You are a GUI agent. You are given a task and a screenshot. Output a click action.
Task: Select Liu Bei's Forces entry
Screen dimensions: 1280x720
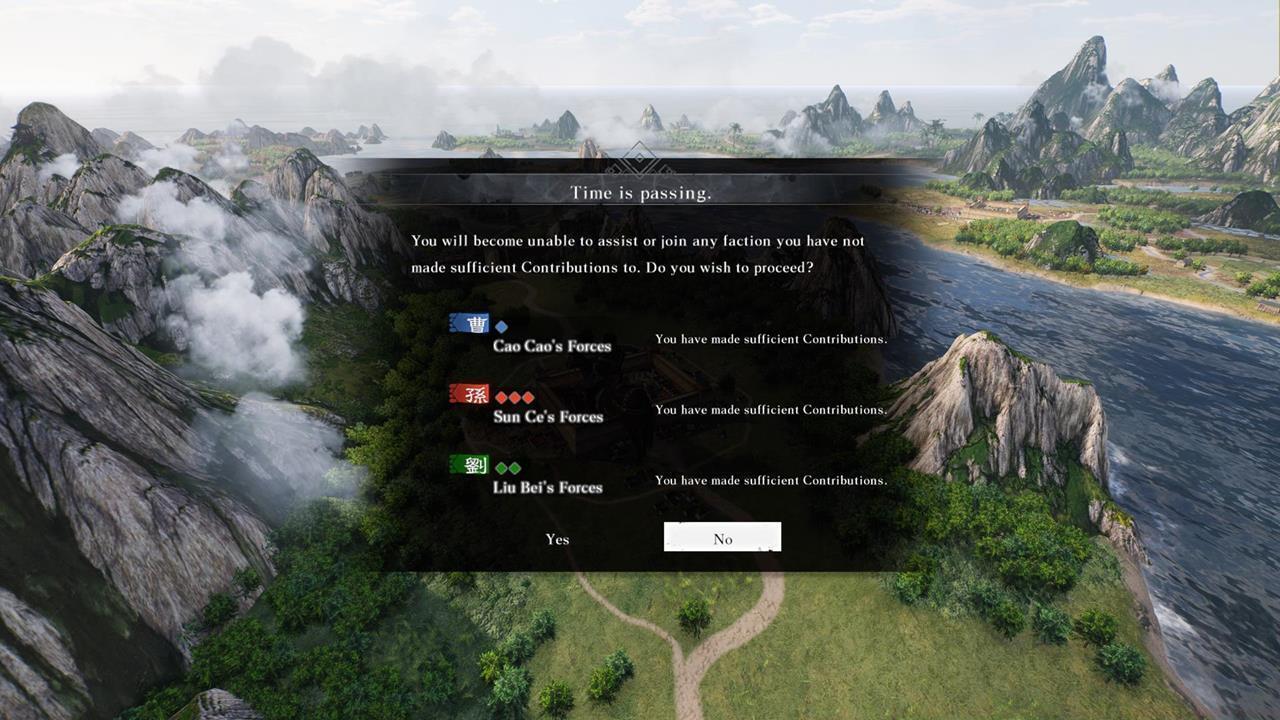pyautogui.click(x=548, y=487)
